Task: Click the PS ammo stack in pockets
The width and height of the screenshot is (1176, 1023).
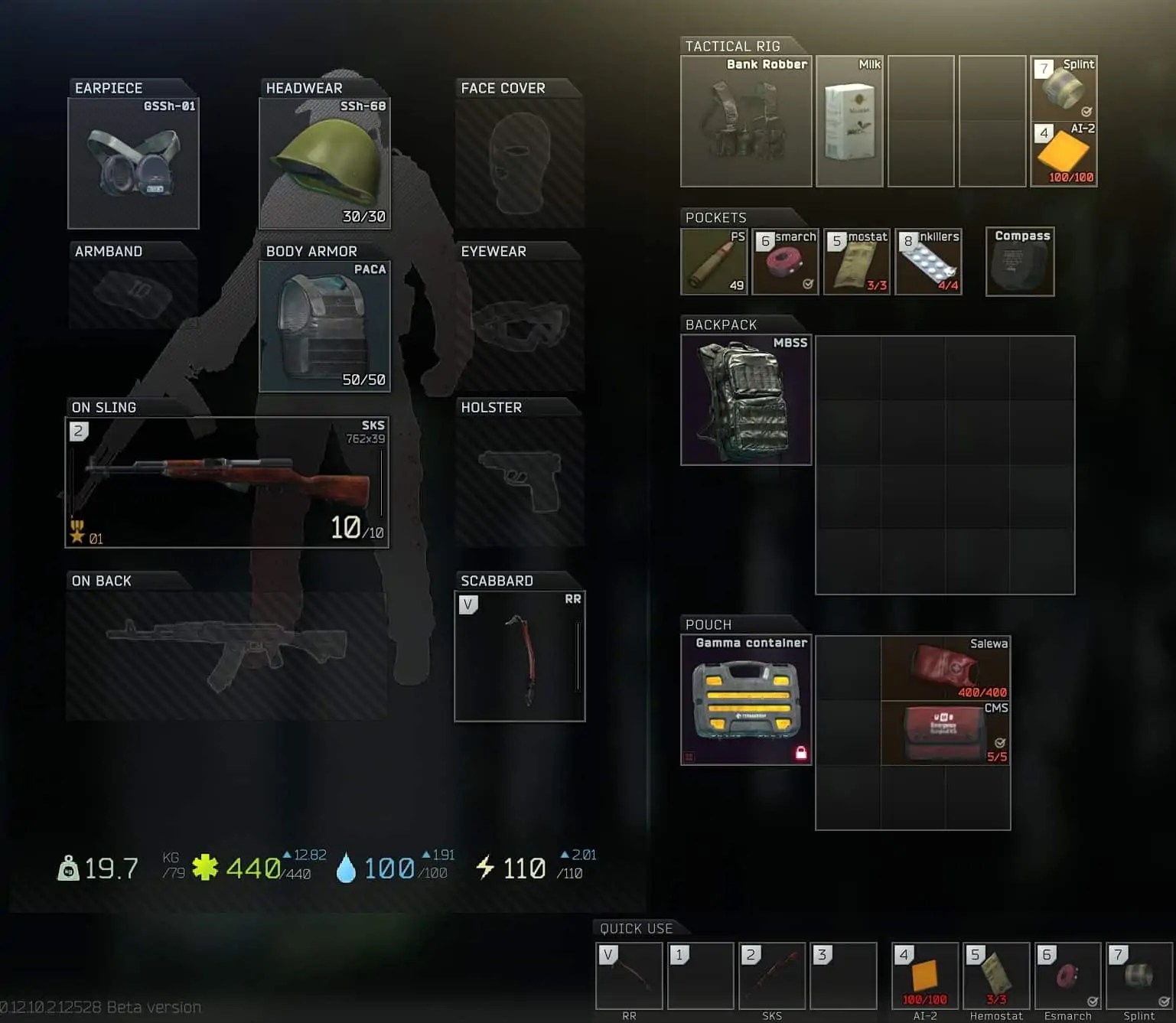Action: (713, 261)
